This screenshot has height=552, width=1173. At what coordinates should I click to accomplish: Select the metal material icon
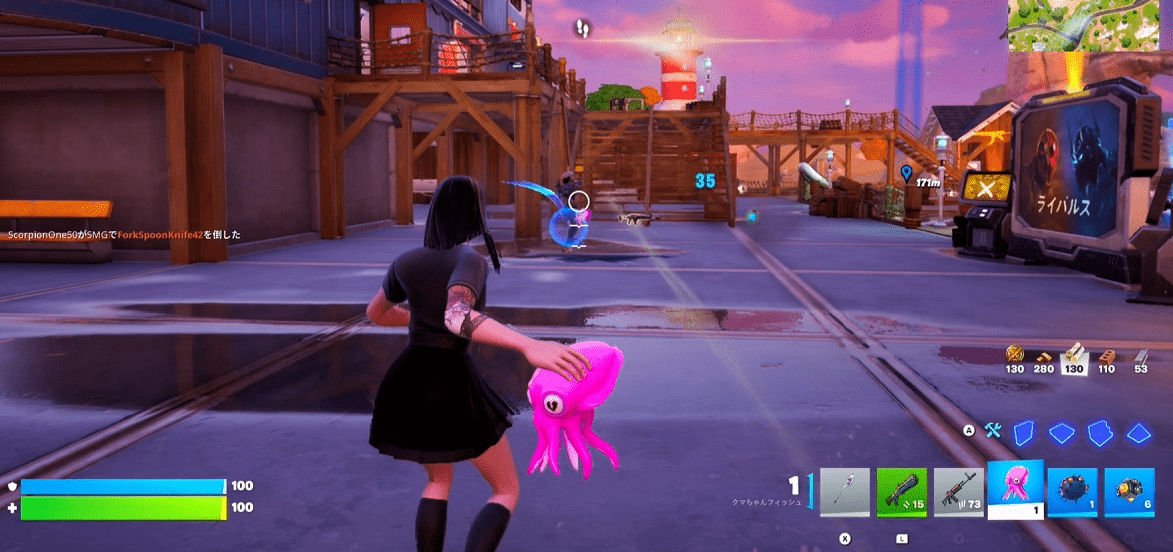coord(1141,354)
